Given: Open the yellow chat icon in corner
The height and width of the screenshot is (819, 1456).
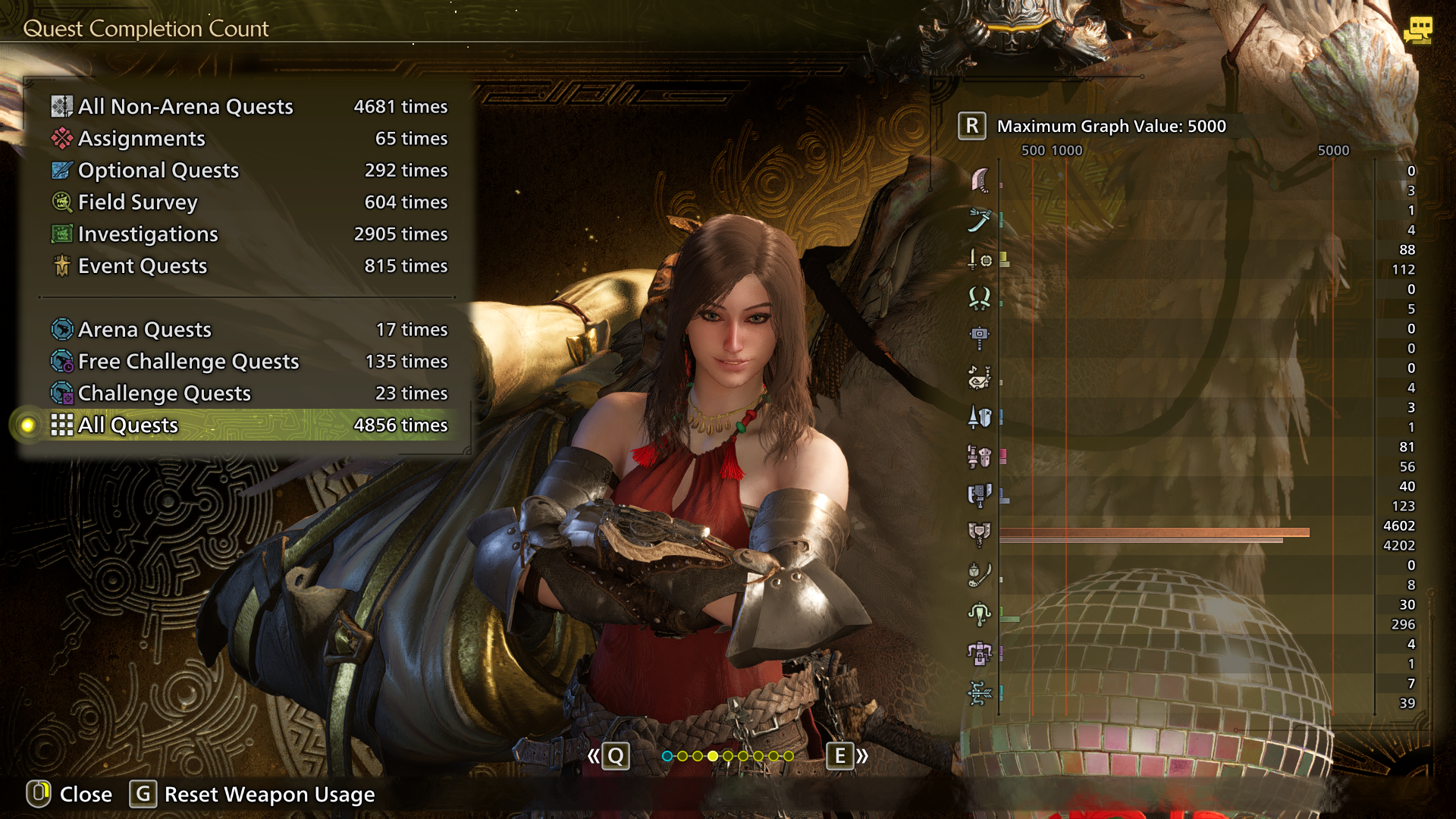Looking at the screenshot, I should click(x=1417, y=30).
